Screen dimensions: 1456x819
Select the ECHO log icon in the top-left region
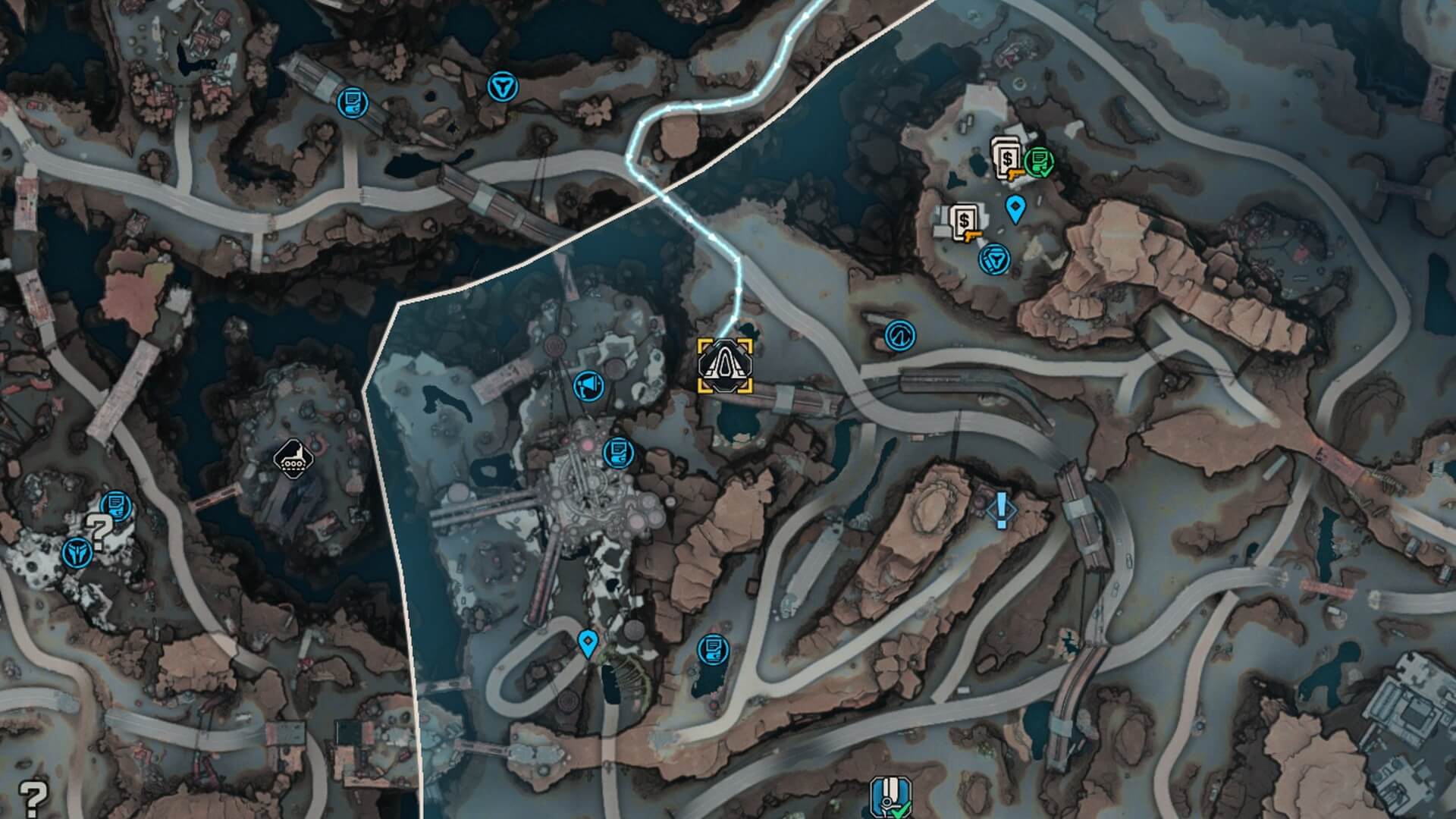click(353, 101)
